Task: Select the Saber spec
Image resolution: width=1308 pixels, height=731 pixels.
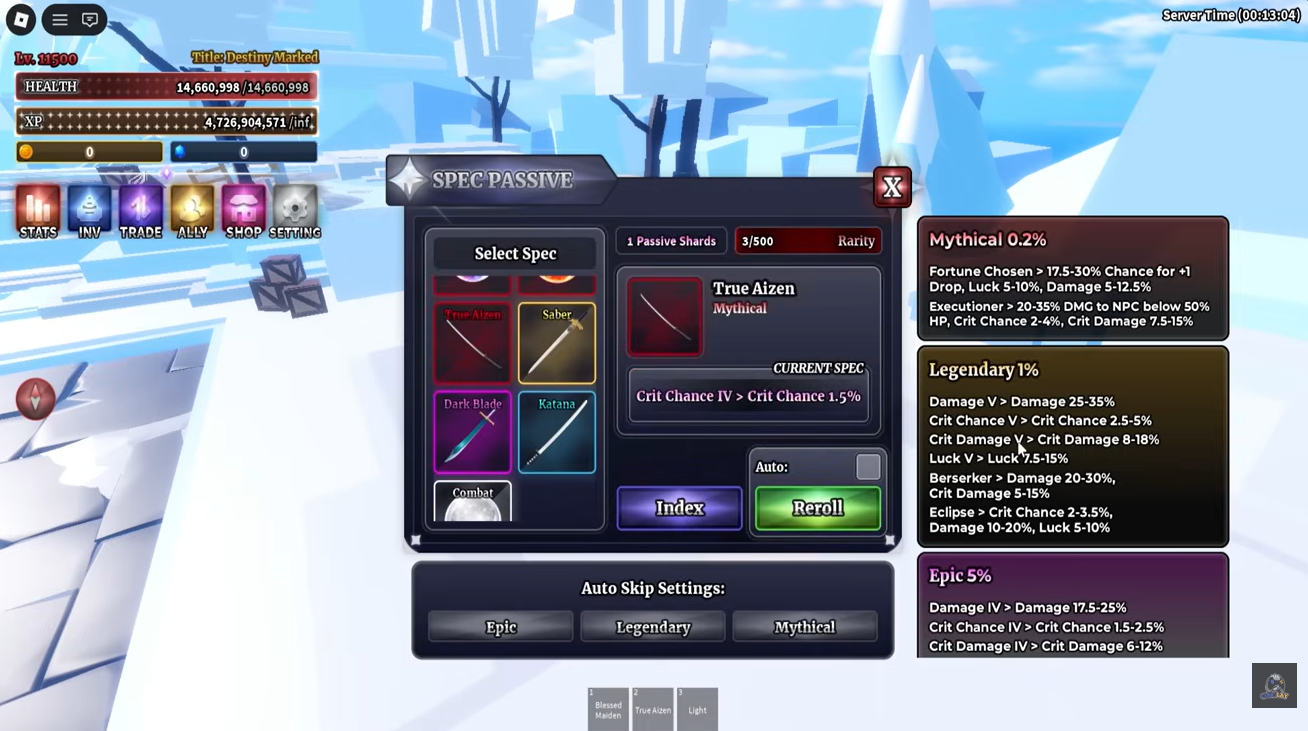Action: point(557,343)
